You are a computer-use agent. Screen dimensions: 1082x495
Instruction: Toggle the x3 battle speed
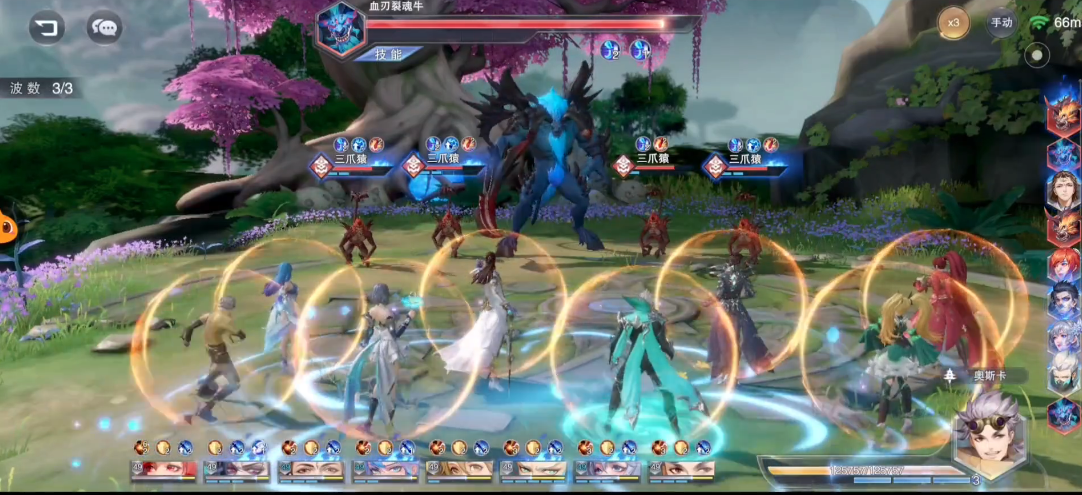coord(953,22)
